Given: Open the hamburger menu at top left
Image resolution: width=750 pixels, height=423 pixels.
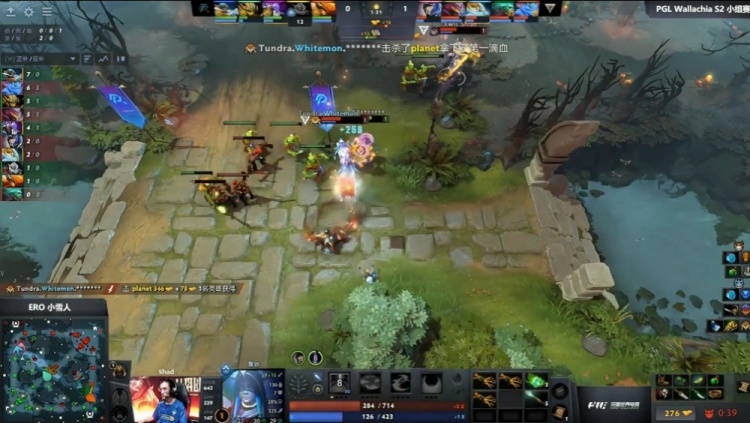Looking at the screenshot, I should (46, 12).
